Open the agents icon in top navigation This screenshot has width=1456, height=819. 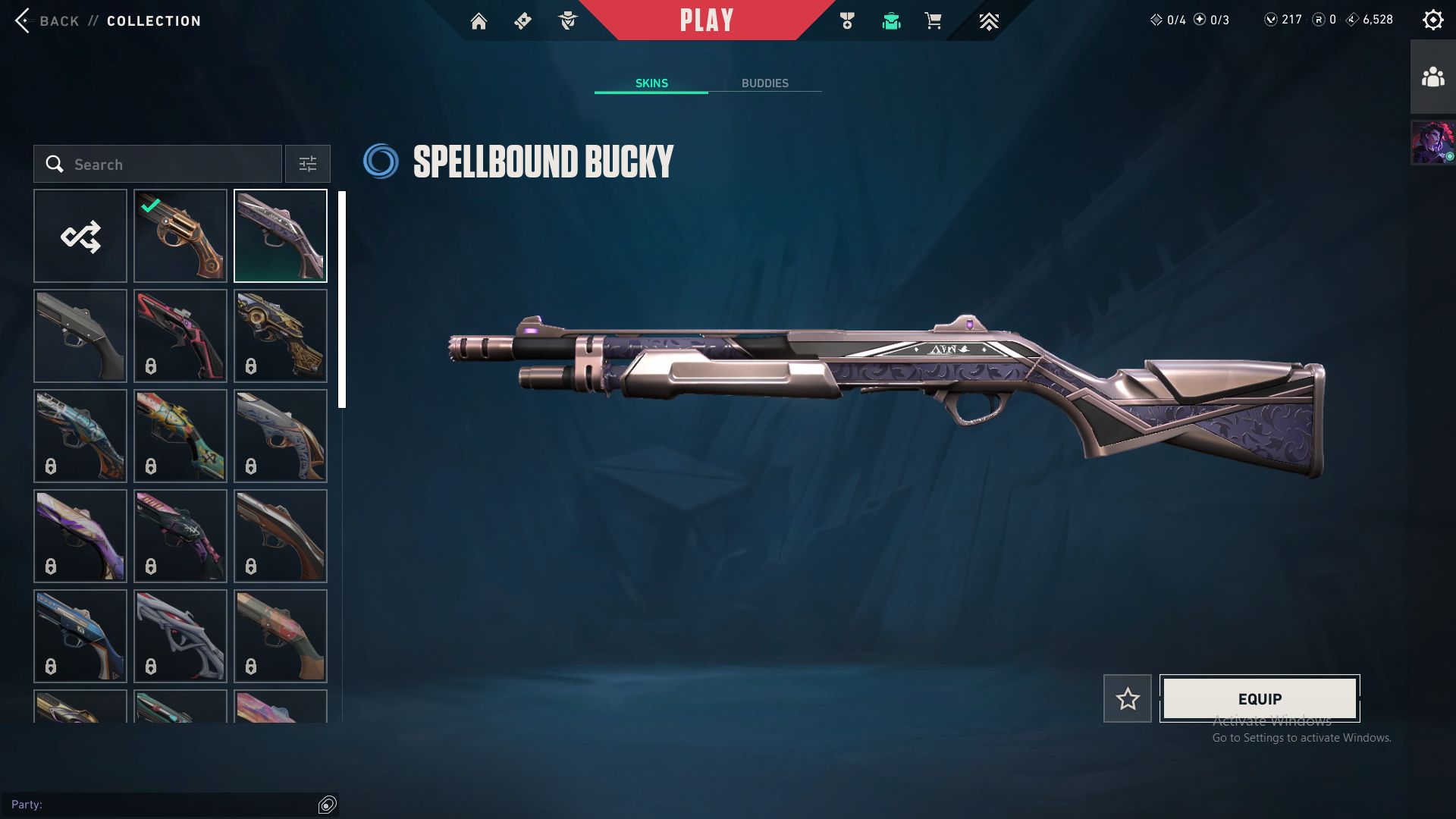[567, 21]
